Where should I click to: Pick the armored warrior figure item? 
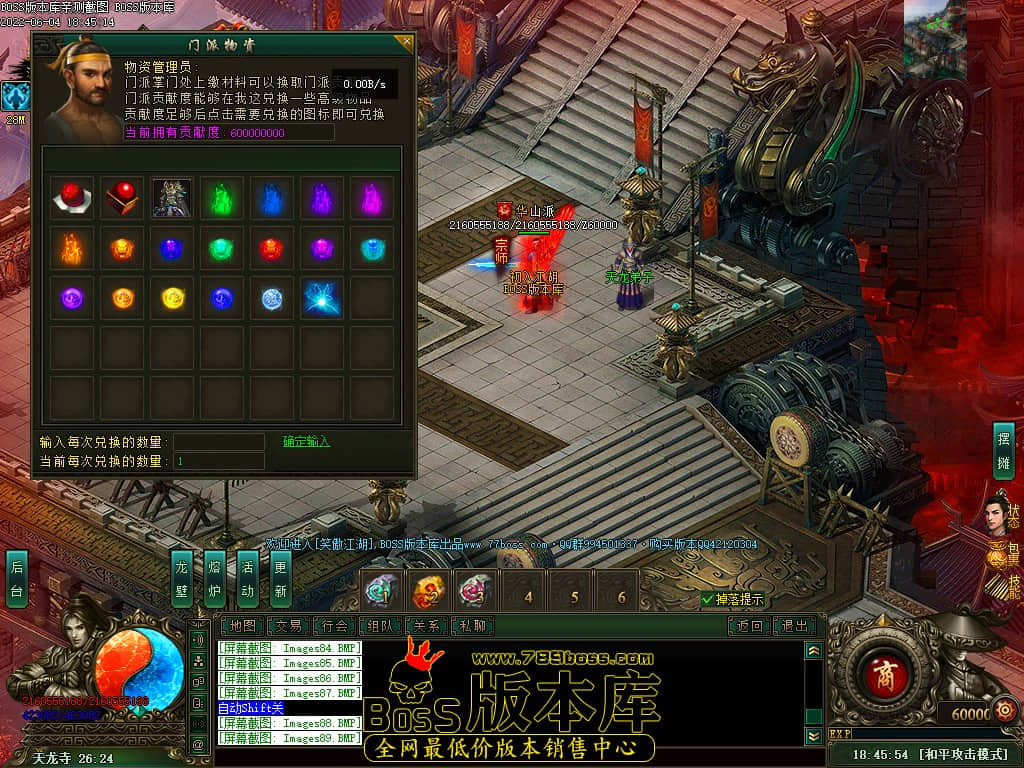click(x=172, y=198)
